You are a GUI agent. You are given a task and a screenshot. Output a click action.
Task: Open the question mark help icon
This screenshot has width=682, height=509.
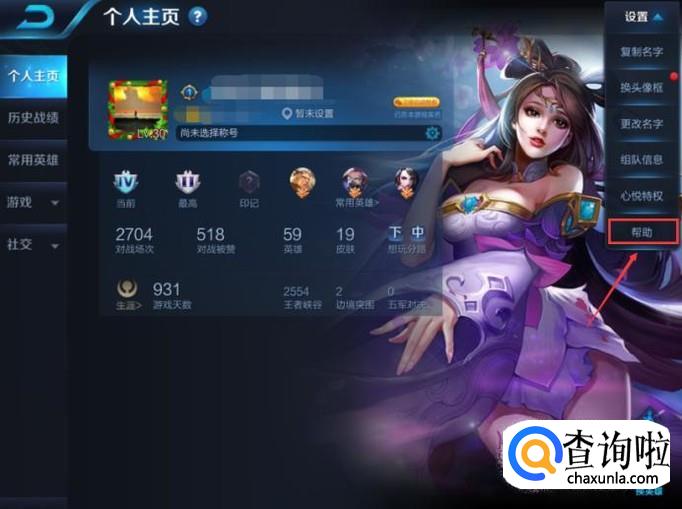(x=198, y=16)
